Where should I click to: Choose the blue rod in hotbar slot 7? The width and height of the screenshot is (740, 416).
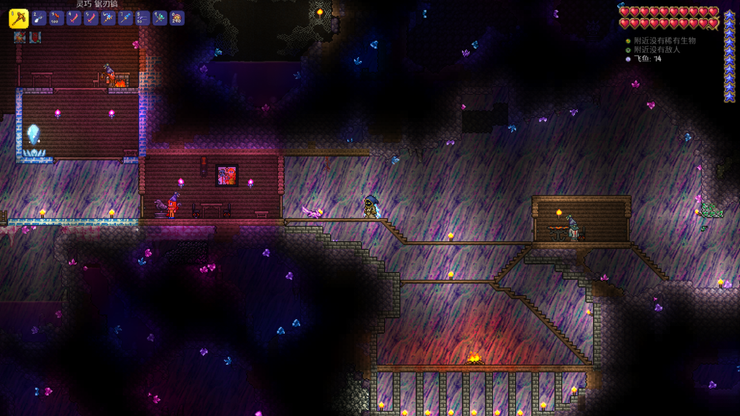coord(125,18)
